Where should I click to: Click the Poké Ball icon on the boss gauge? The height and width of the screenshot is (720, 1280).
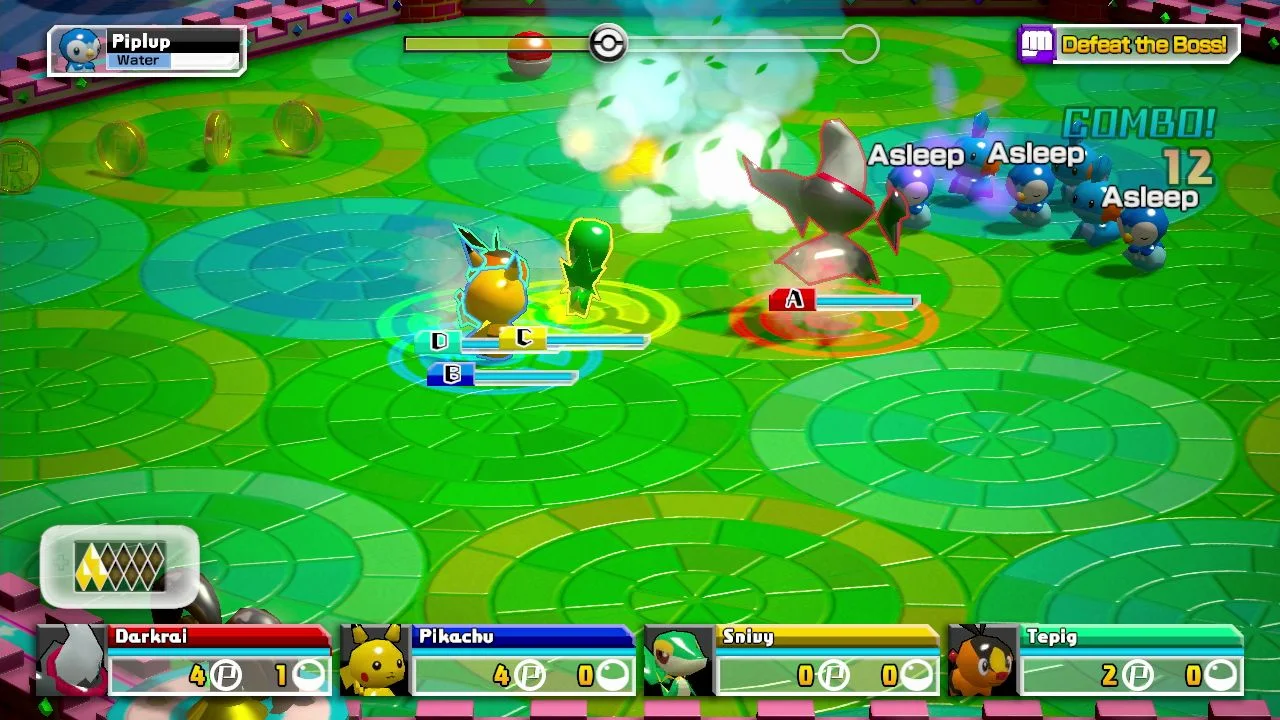(608, 43)
